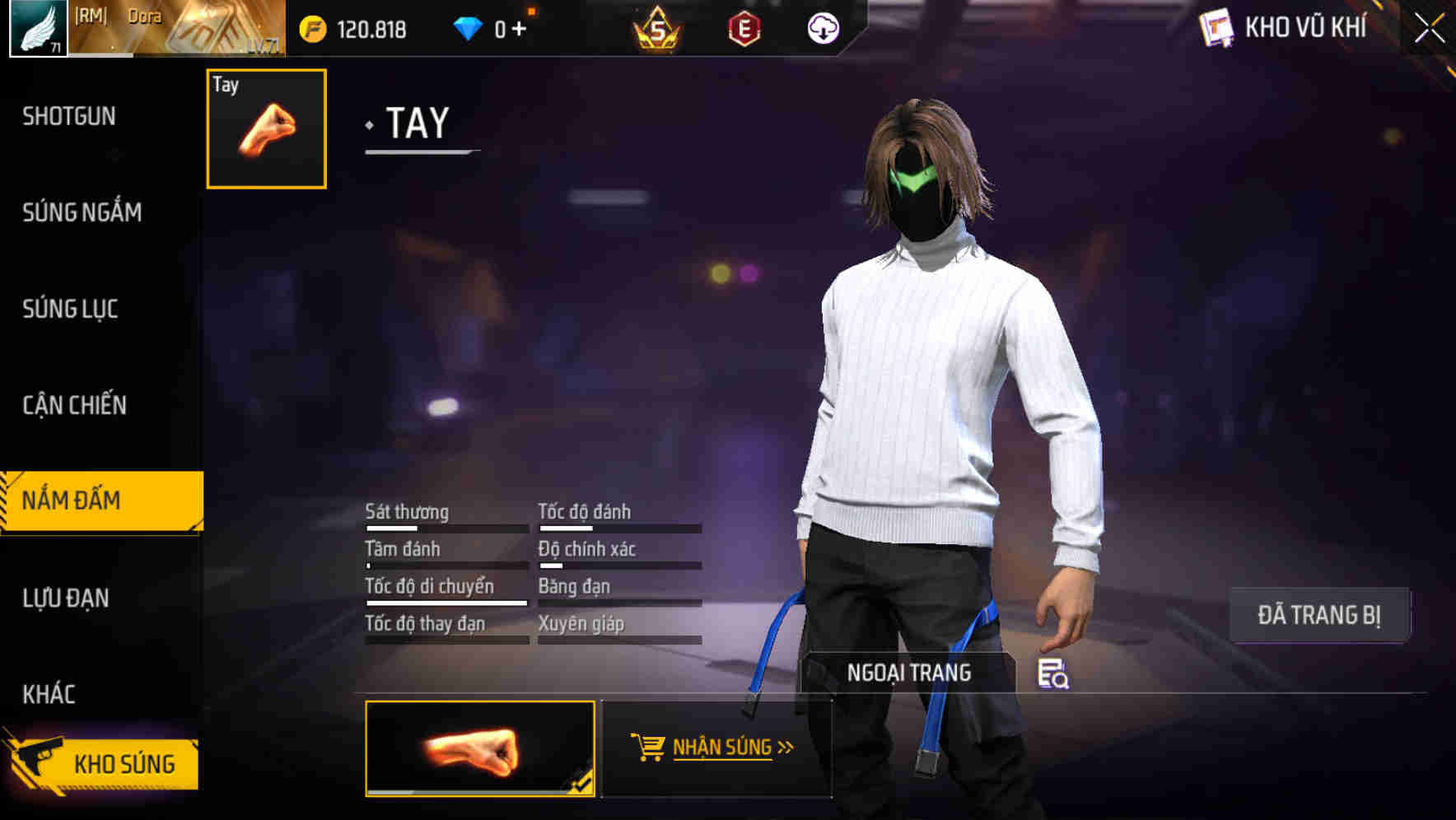The width and height of the screenshot is (1456, 820).
Task: Open the cloud download resources icon
Action: tap(824, 27)
